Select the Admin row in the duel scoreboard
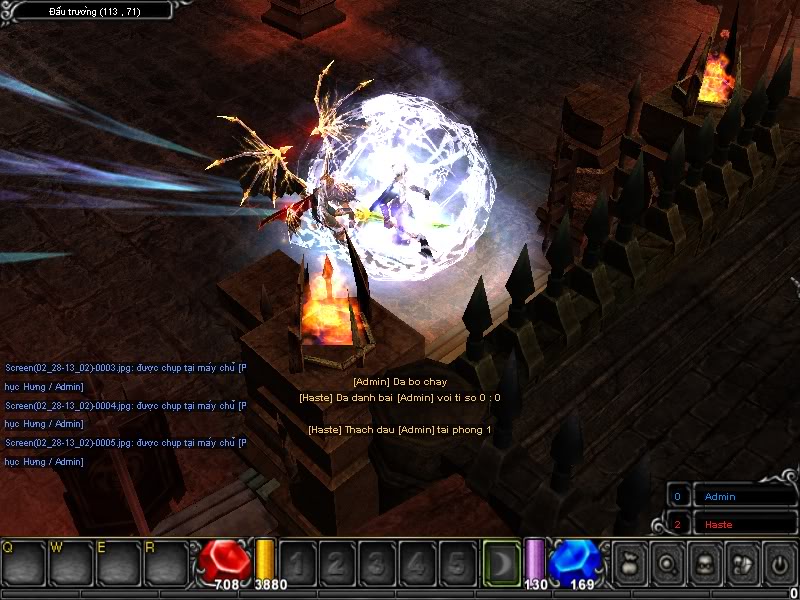The image size is (800, 600). pyautogui.click(x=735, y=496)
